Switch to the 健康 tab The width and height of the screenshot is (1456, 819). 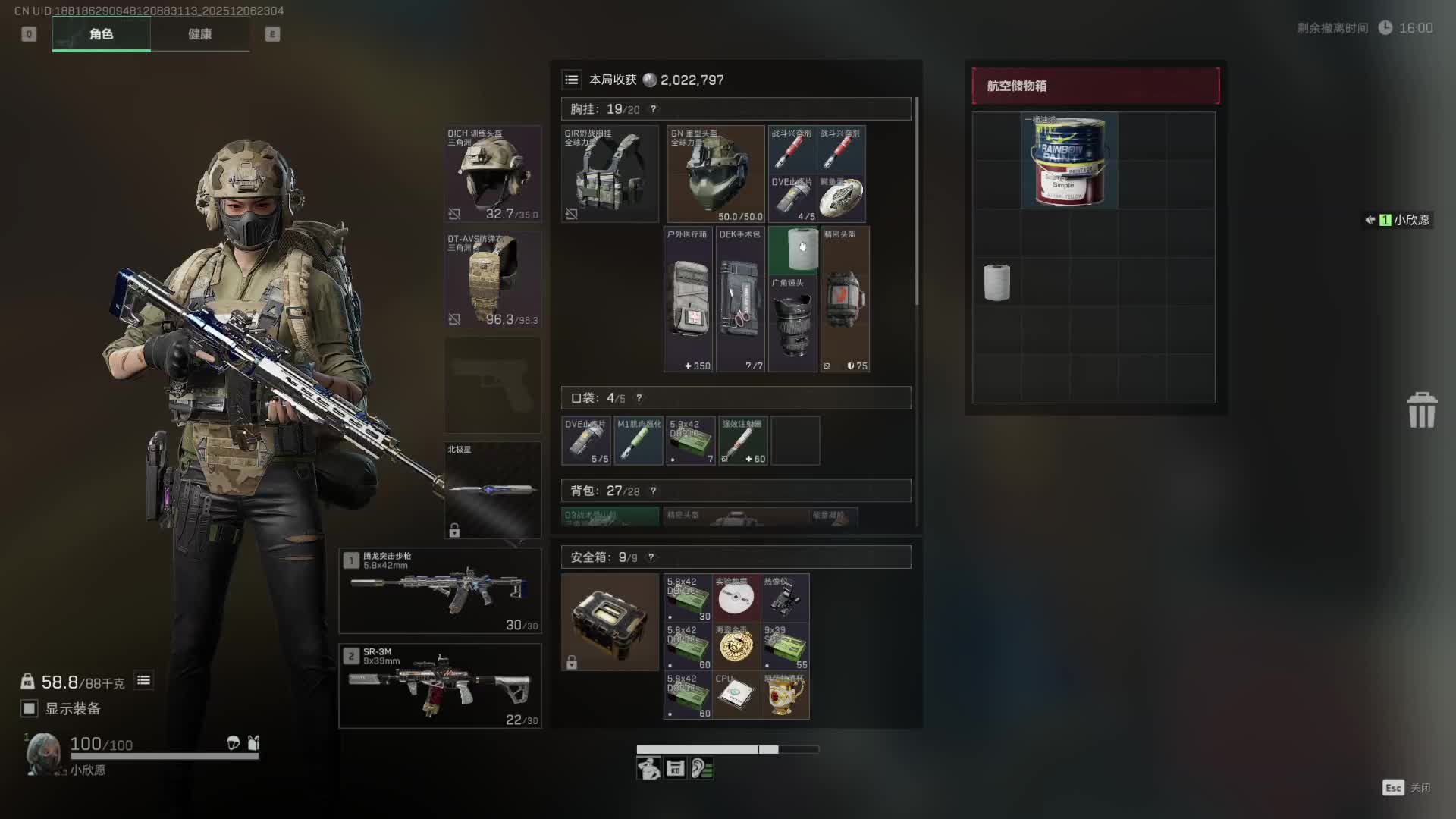click(x=199, y=34)
